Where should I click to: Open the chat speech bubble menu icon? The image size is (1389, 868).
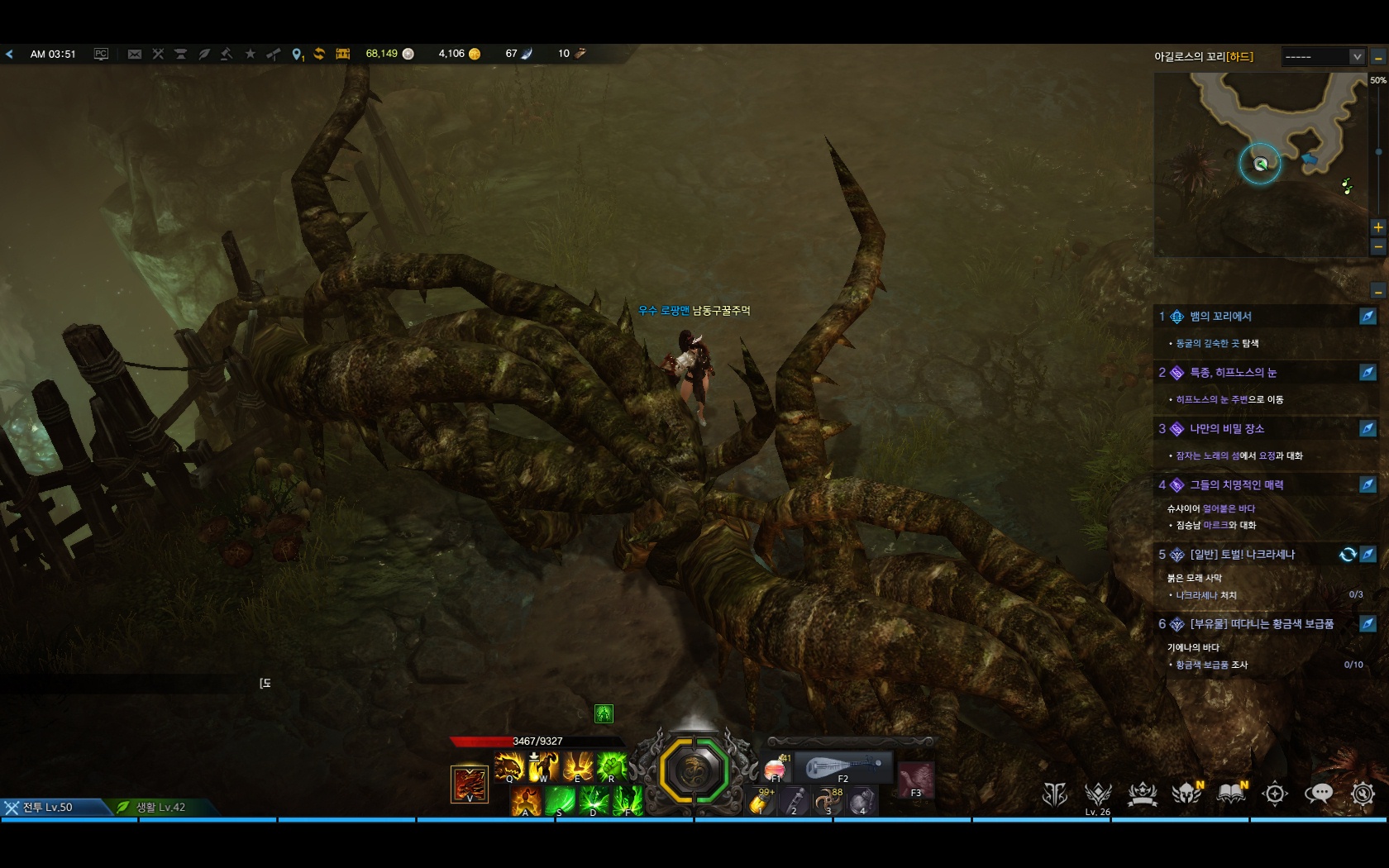(1319, 794)
